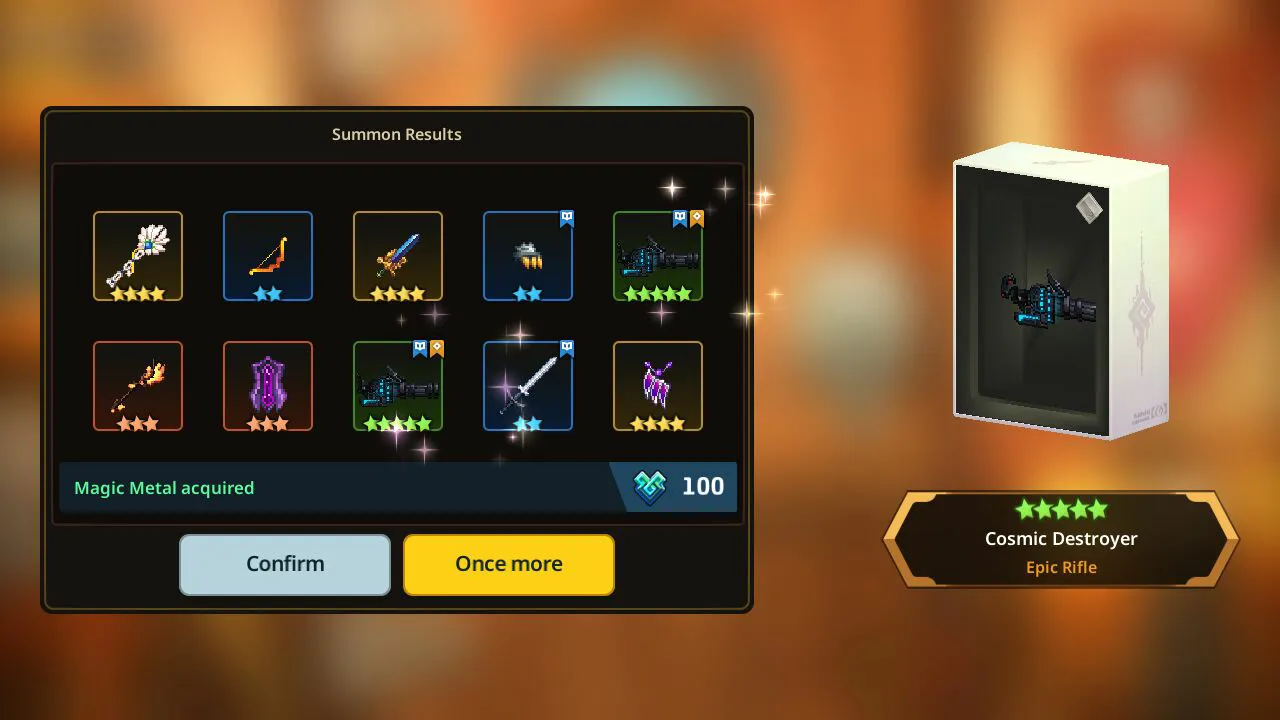Confirm the summon results
Viewport: 1280px width, 720px height.
coord(285,564)
